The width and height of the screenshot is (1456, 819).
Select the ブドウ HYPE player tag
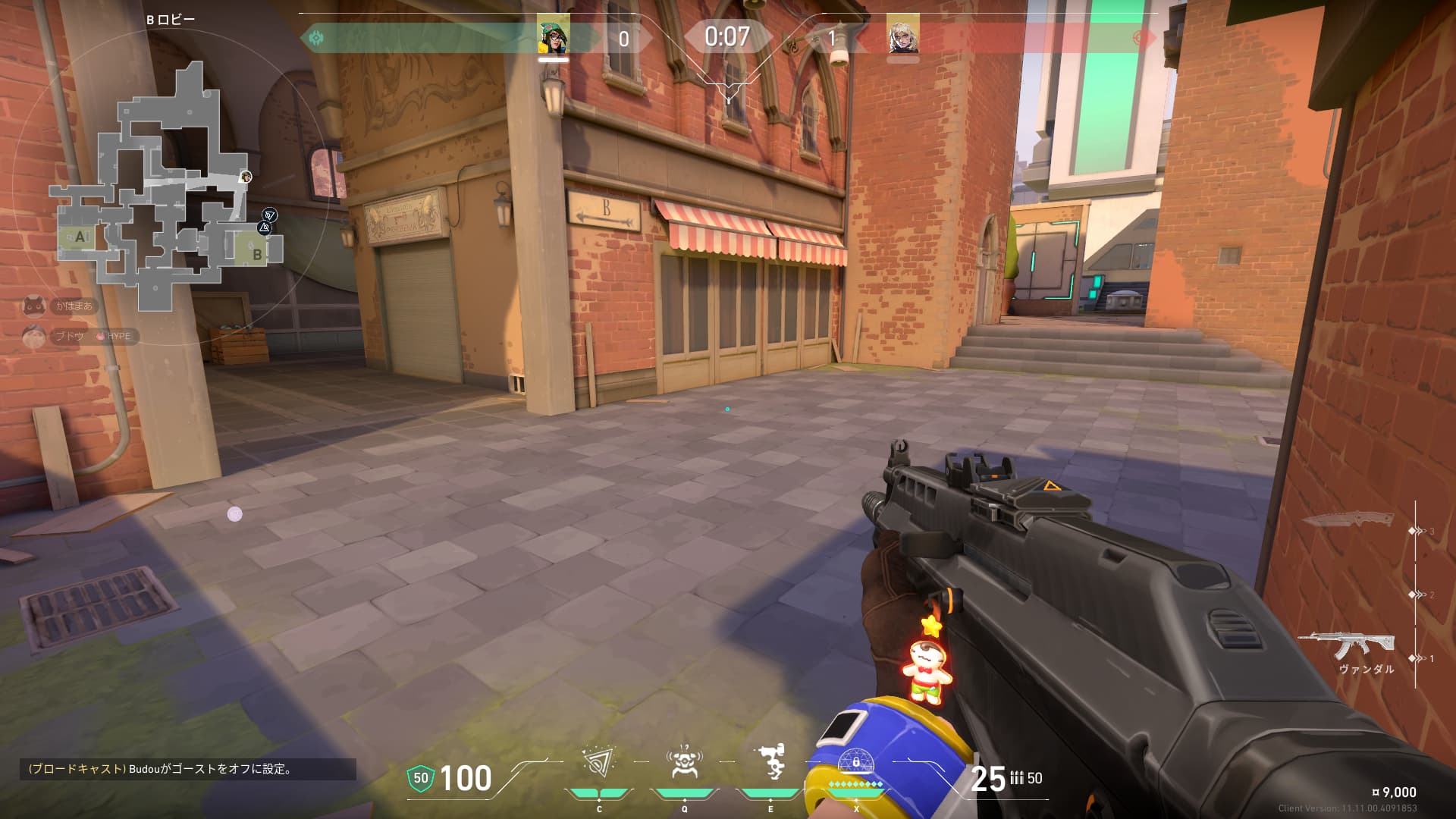pyautogui.click(x=80, y=336)
